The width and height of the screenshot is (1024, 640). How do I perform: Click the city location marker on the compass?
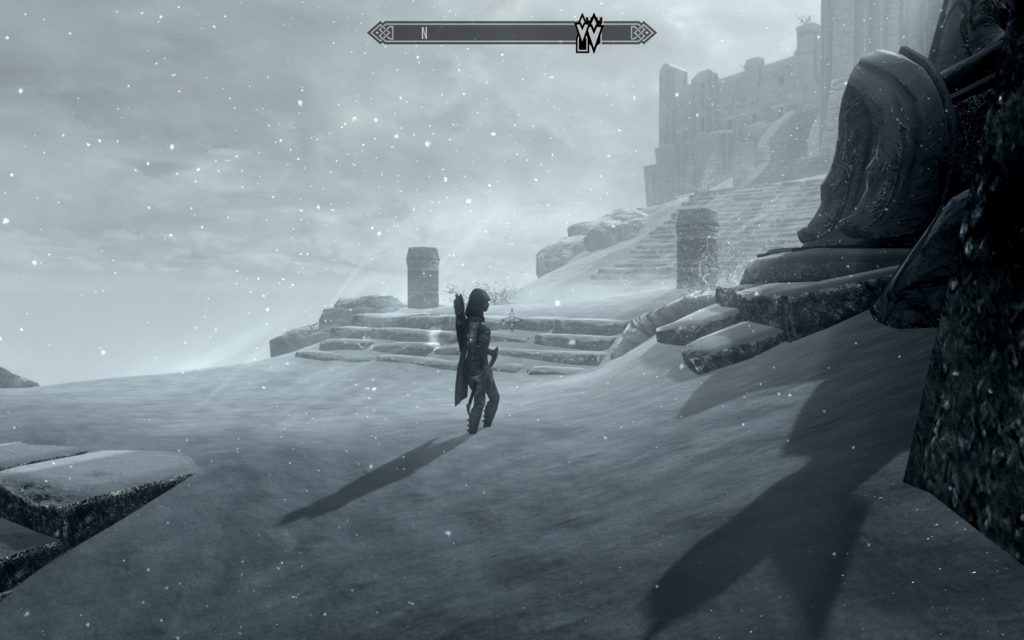588,33
